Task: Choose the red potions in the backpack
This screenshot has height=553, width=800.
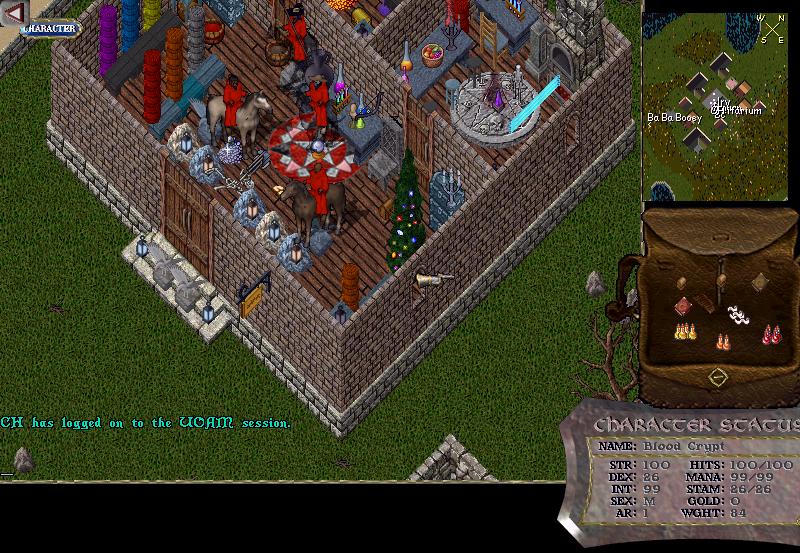Action: click(x=769, y=333)
